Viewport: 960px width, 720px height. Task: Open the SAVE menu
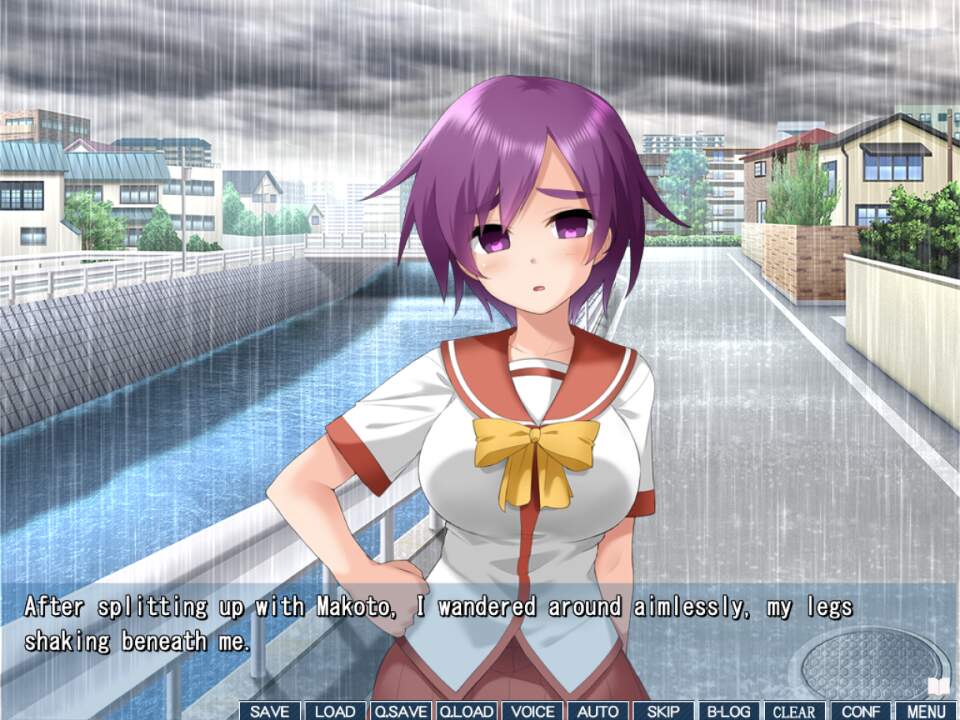[269, 711]
